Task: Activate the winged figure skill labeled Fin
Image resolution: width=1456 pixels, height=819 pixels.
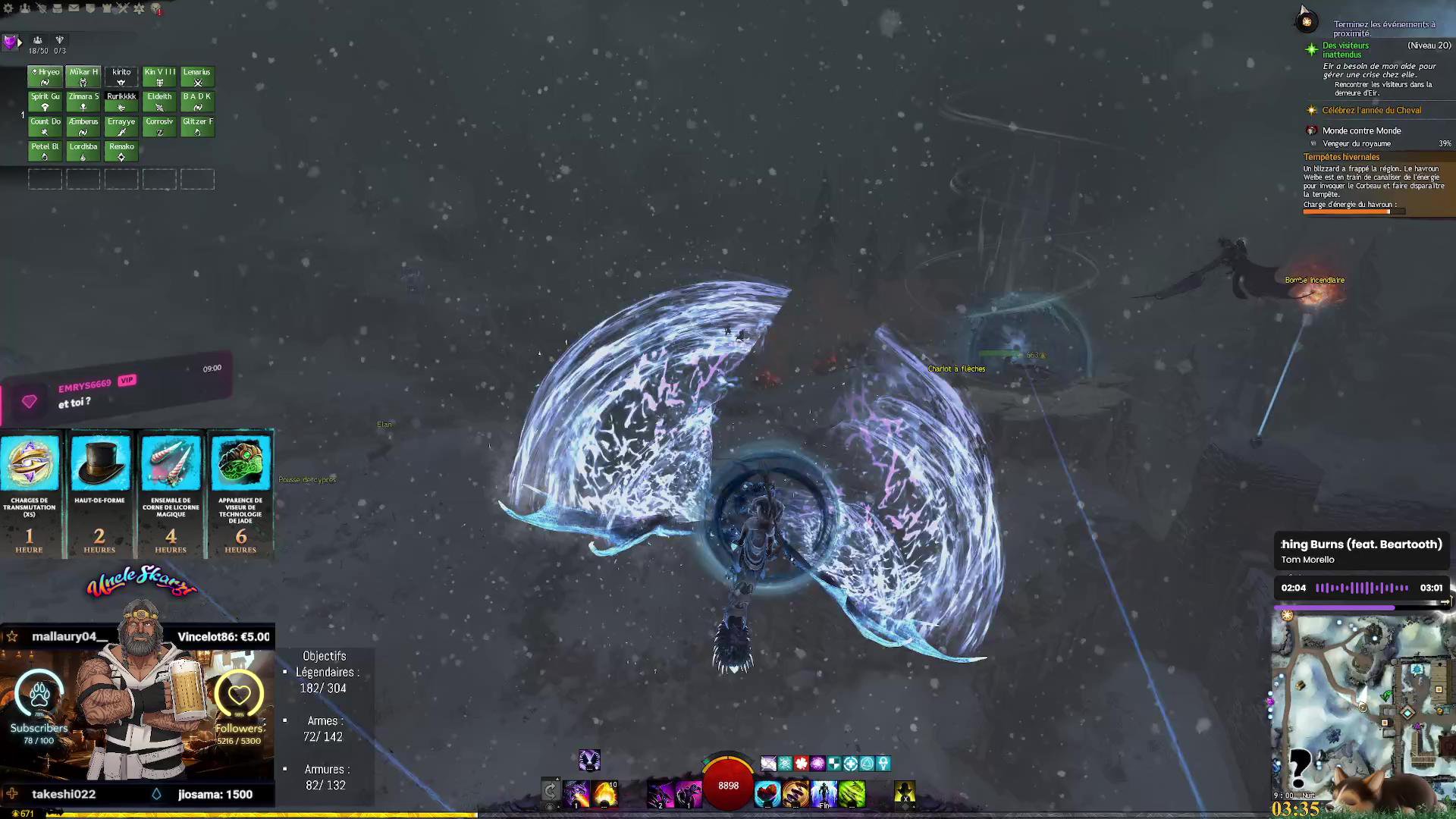Action: [x=824, y=794]
